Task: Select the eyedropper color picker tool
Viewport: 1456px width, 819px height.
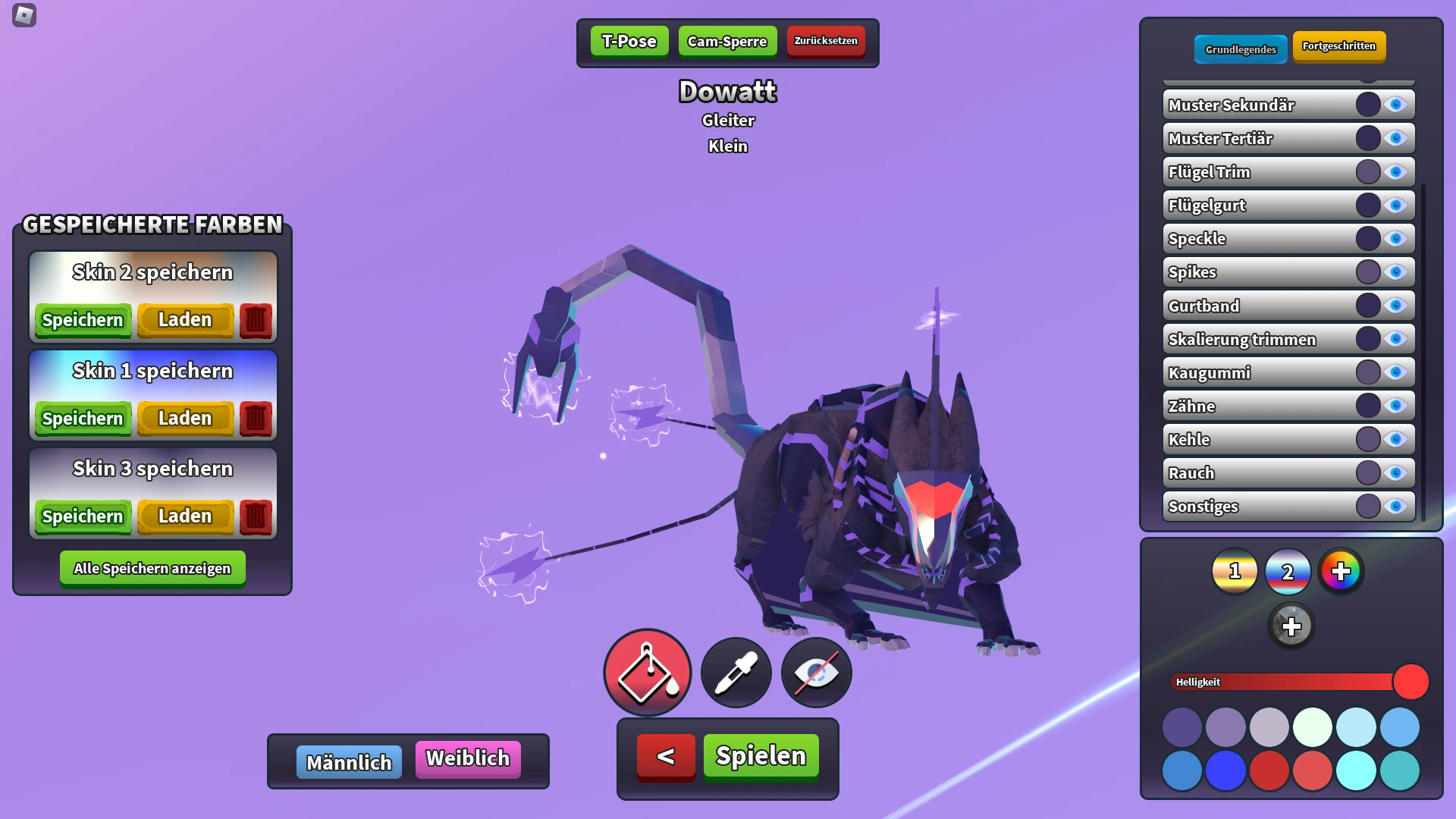Action: point(735,673)
